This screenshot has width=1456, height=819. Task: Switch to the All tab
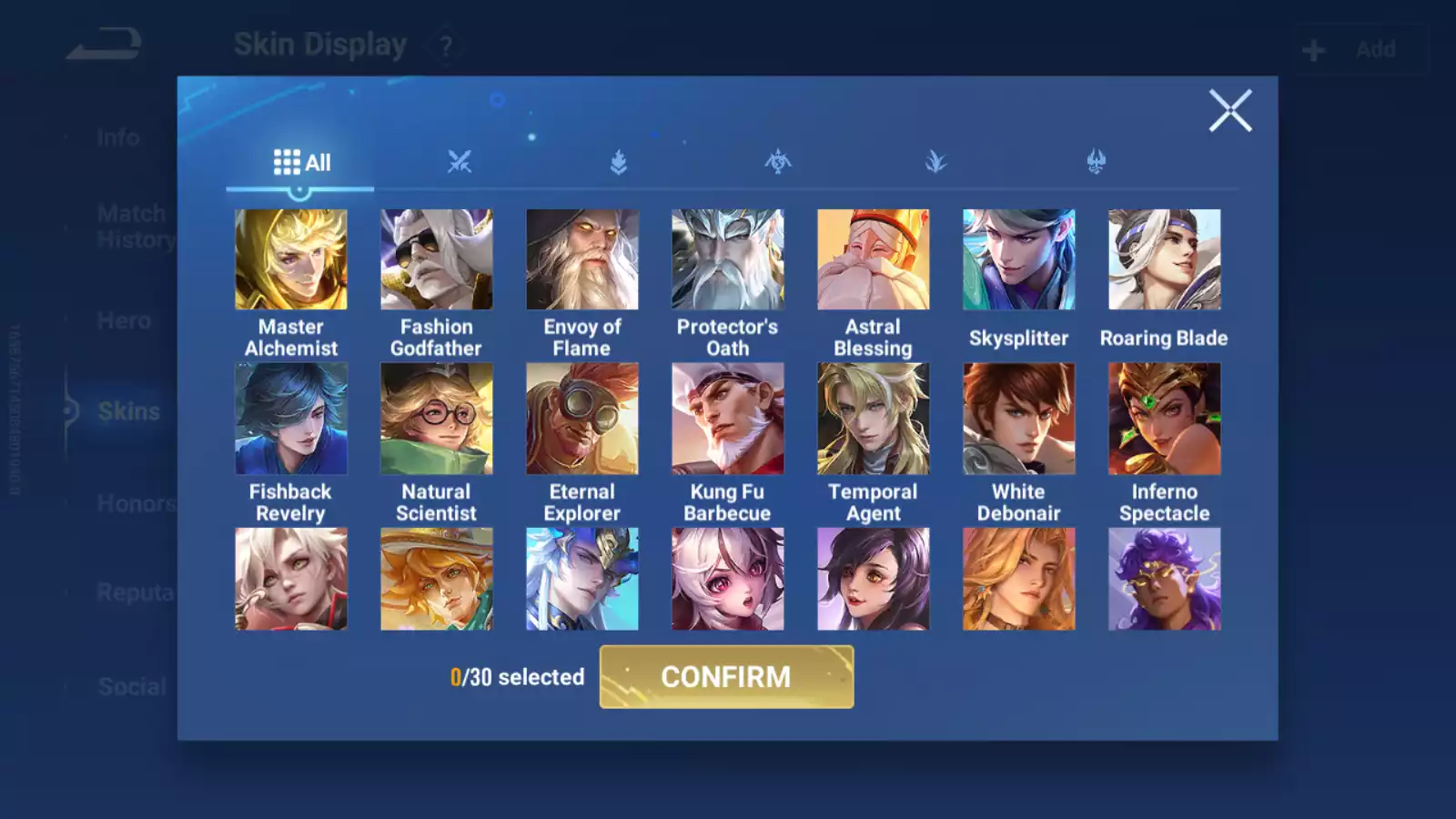pyautogui.click(x=300, y=161)
